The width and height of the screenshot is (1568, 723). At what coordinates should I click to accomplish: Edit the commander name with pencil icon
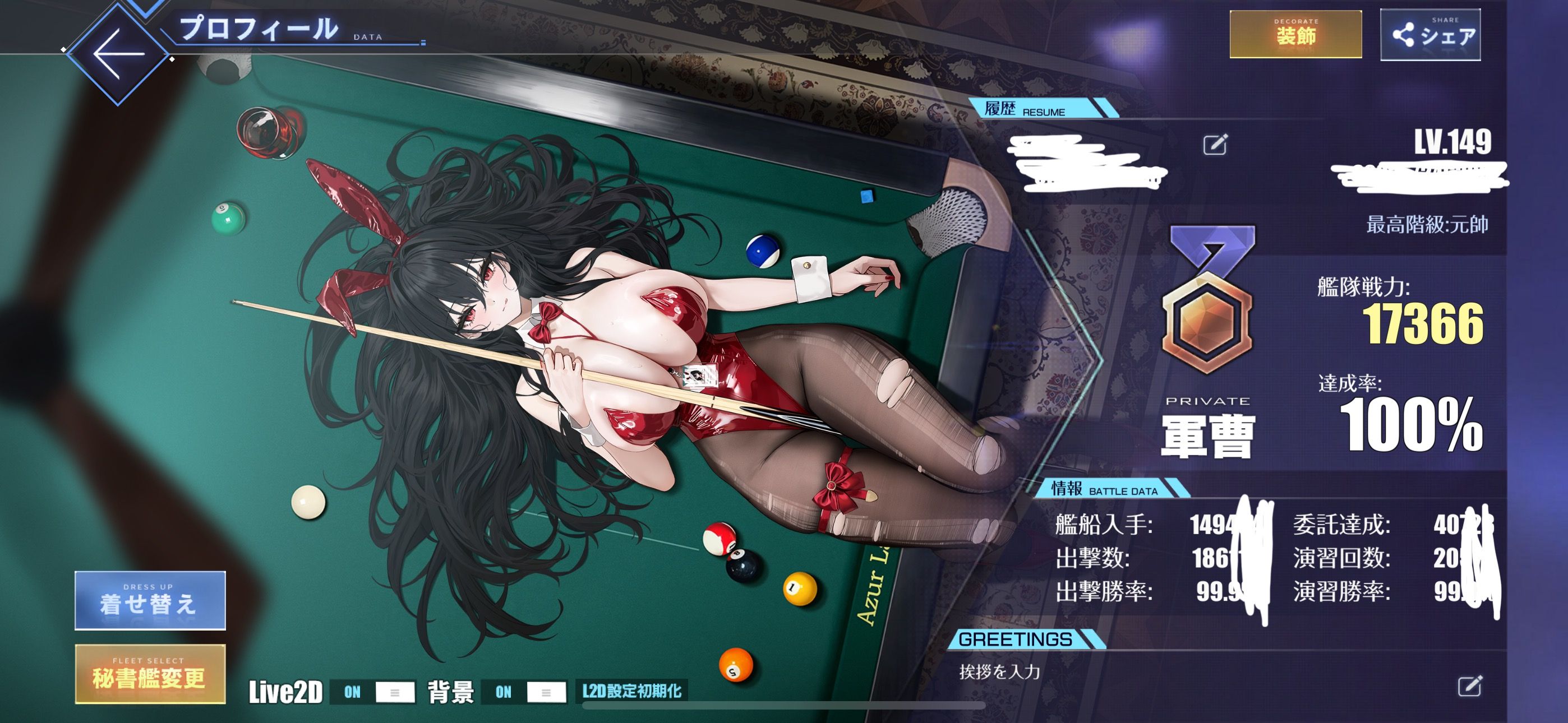(x=1215, y=144)
